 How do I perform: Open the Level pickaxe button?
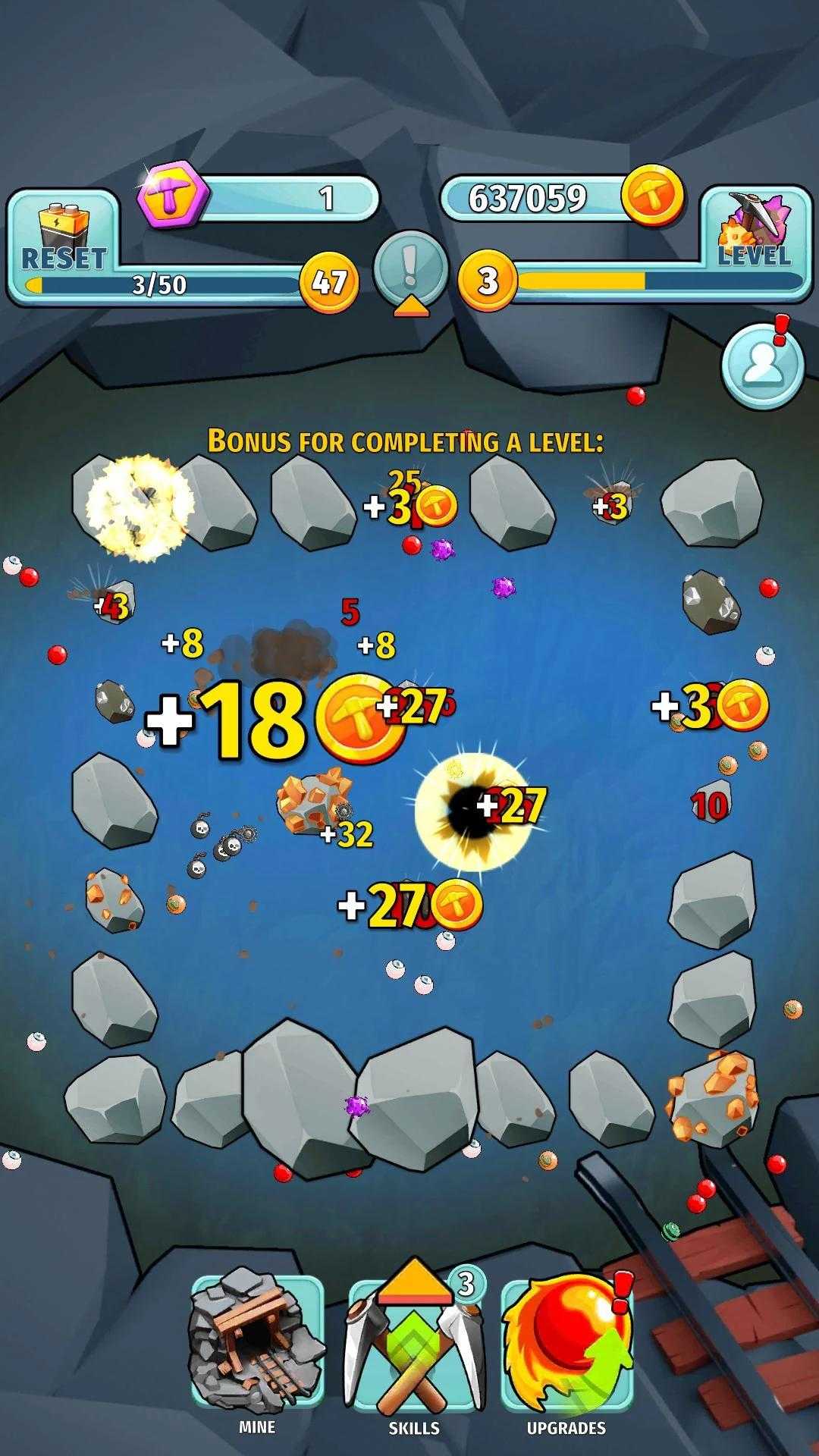[755, 231]
